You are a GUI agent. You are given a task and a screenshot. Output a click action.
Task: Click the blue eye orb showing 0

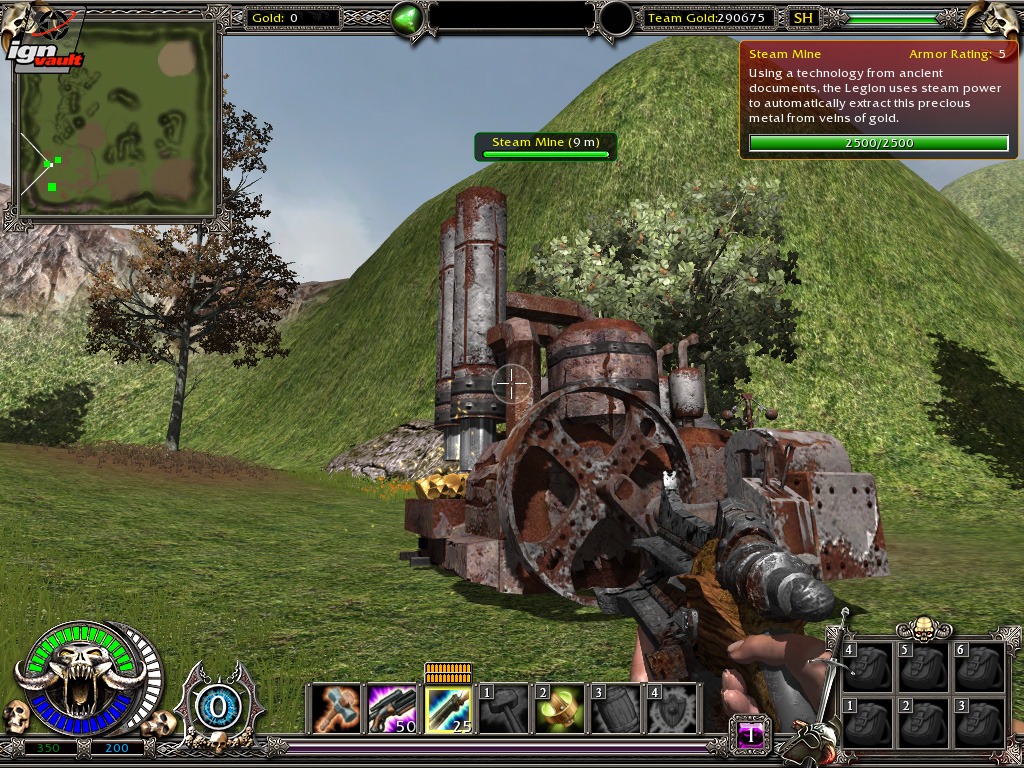click(x=216, y=707)
